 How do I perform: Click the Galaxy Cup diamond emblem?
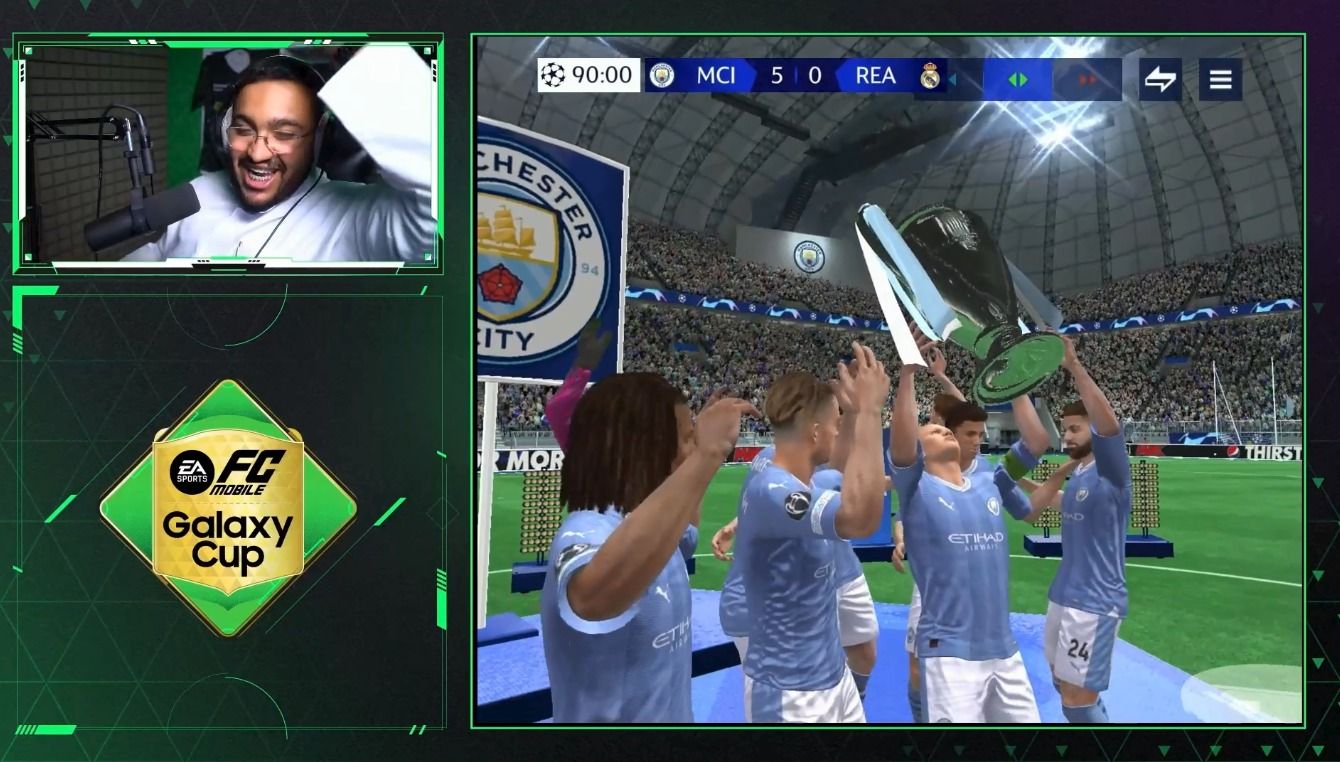[x=230, y=510]
